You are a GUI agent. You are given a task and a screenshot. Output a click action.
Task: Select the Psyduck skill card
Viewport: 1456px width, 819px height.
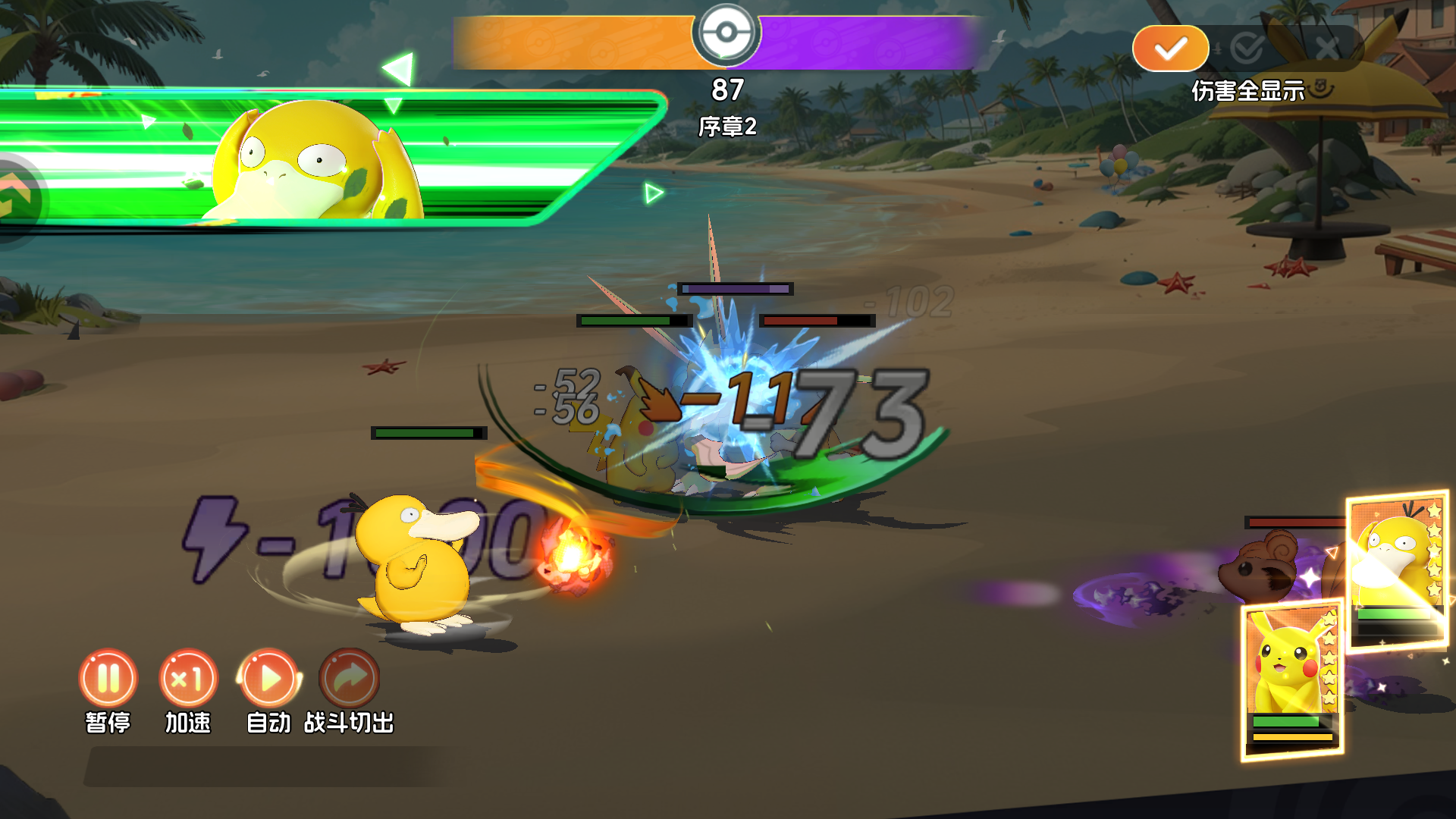click(1398, 570)
